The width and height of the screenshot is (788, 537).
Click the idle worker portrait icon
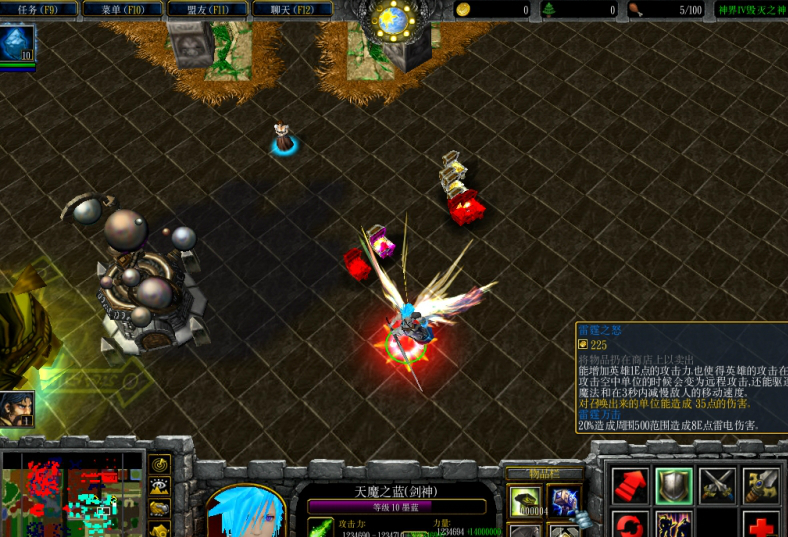click(17, 408)
